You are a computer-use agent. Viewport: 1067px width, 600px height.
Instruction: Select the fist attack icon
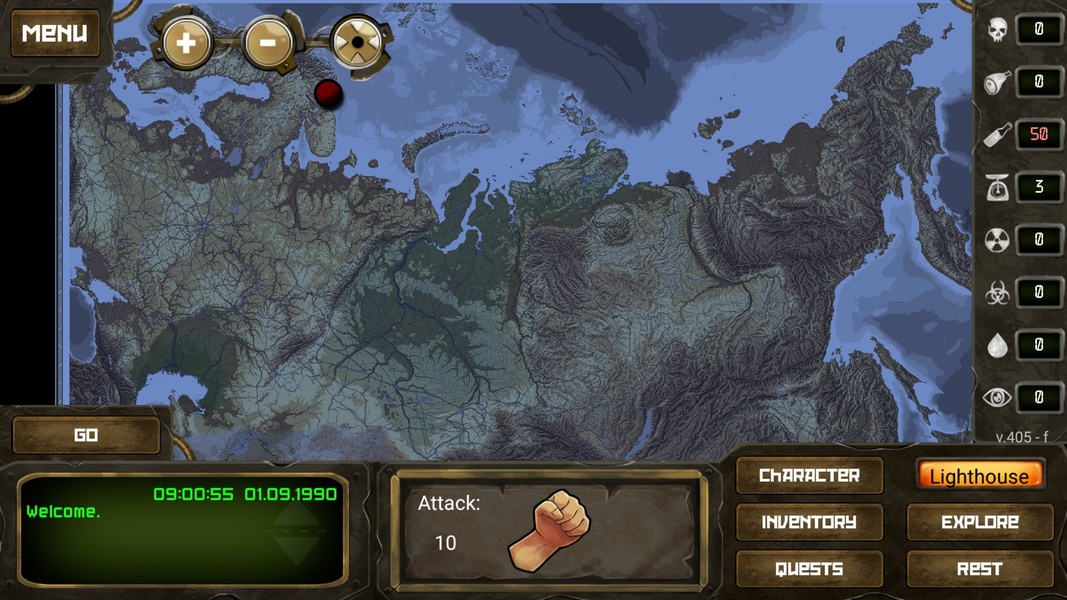coord(549,529)
